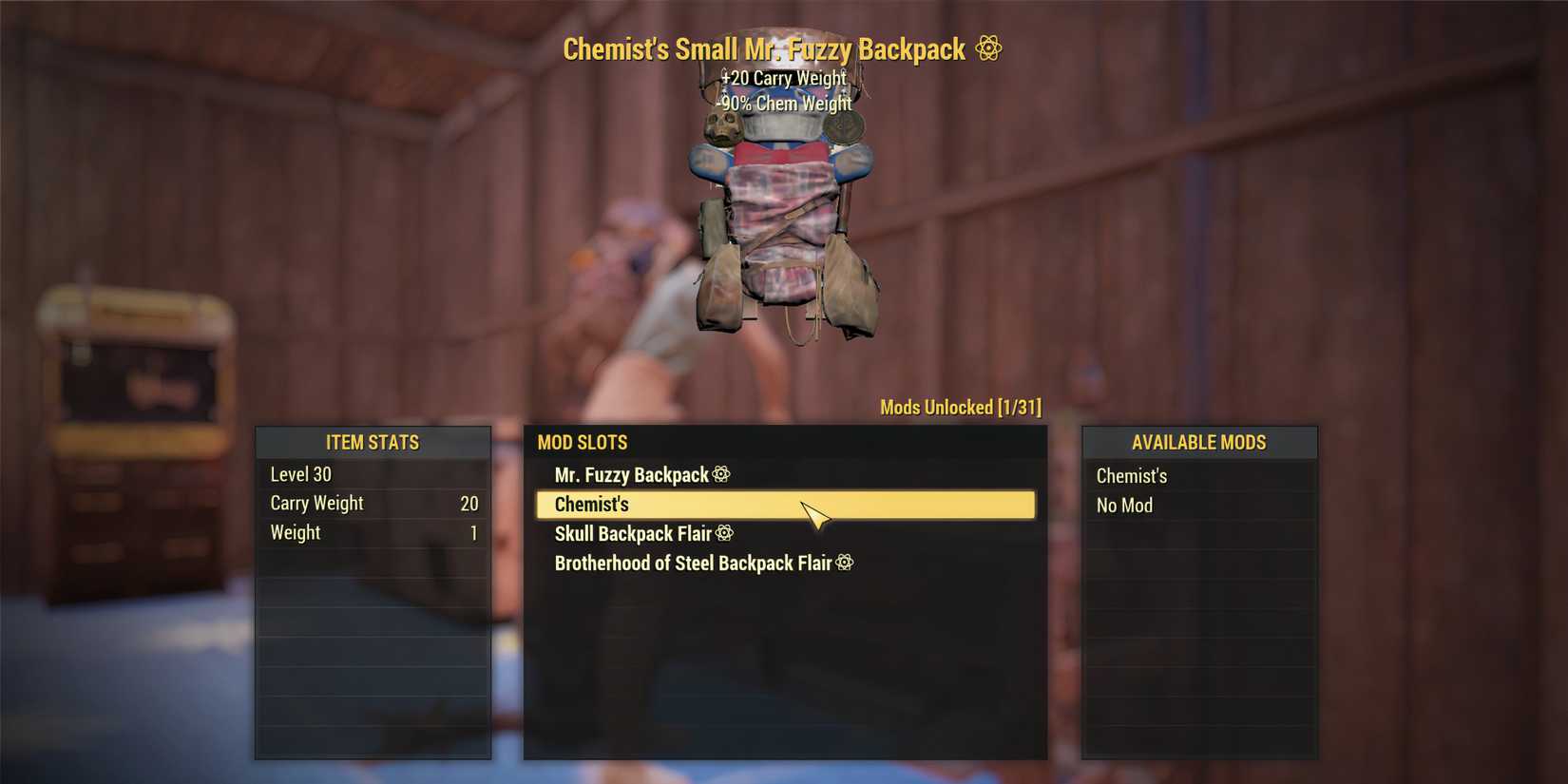
Task: Click the Mods Unlocked counter
Action: 959,407
